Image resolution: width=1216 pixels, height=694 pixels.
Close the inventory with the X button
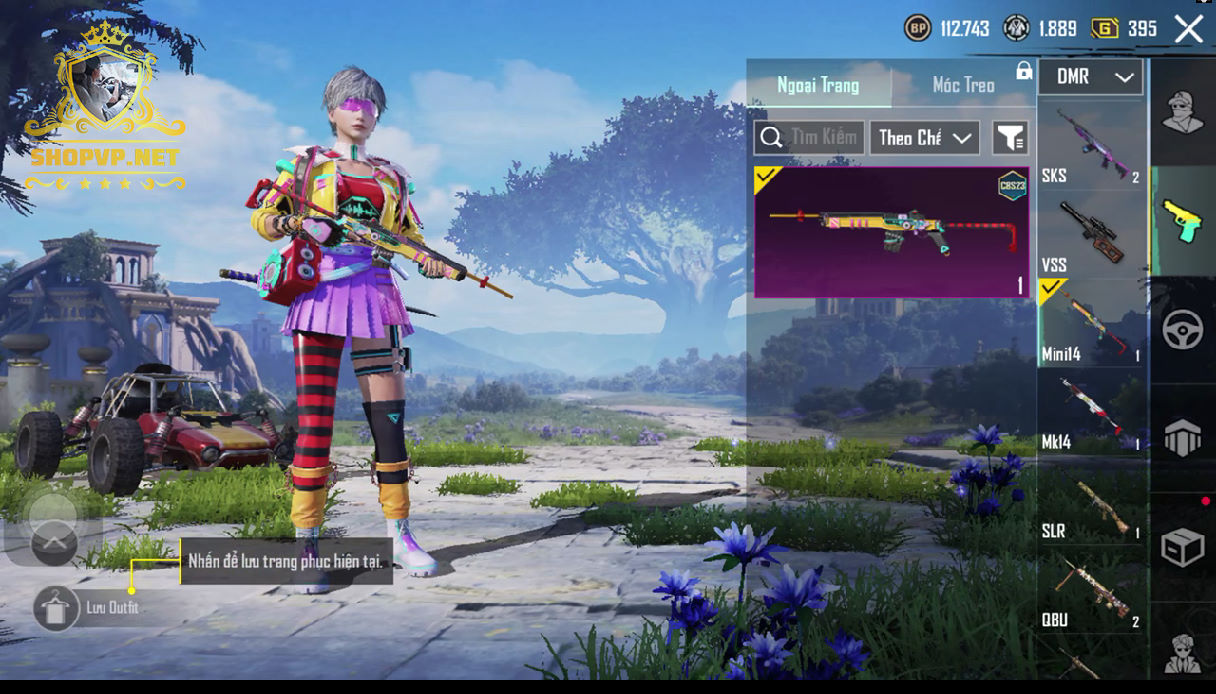[1188, 29]
